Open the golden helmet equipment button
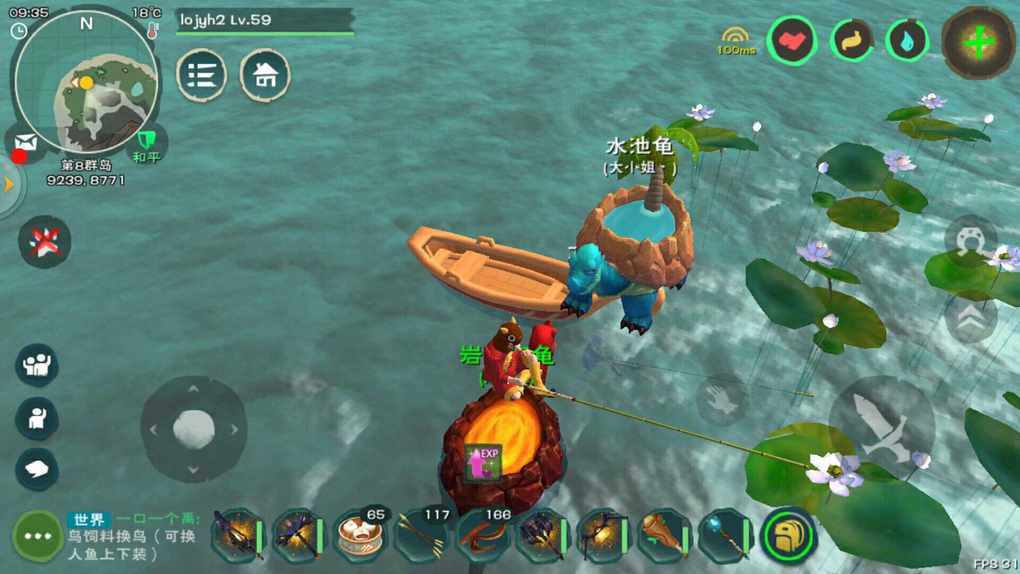Viewport: 1020px width, 574px height. (788, 536)
